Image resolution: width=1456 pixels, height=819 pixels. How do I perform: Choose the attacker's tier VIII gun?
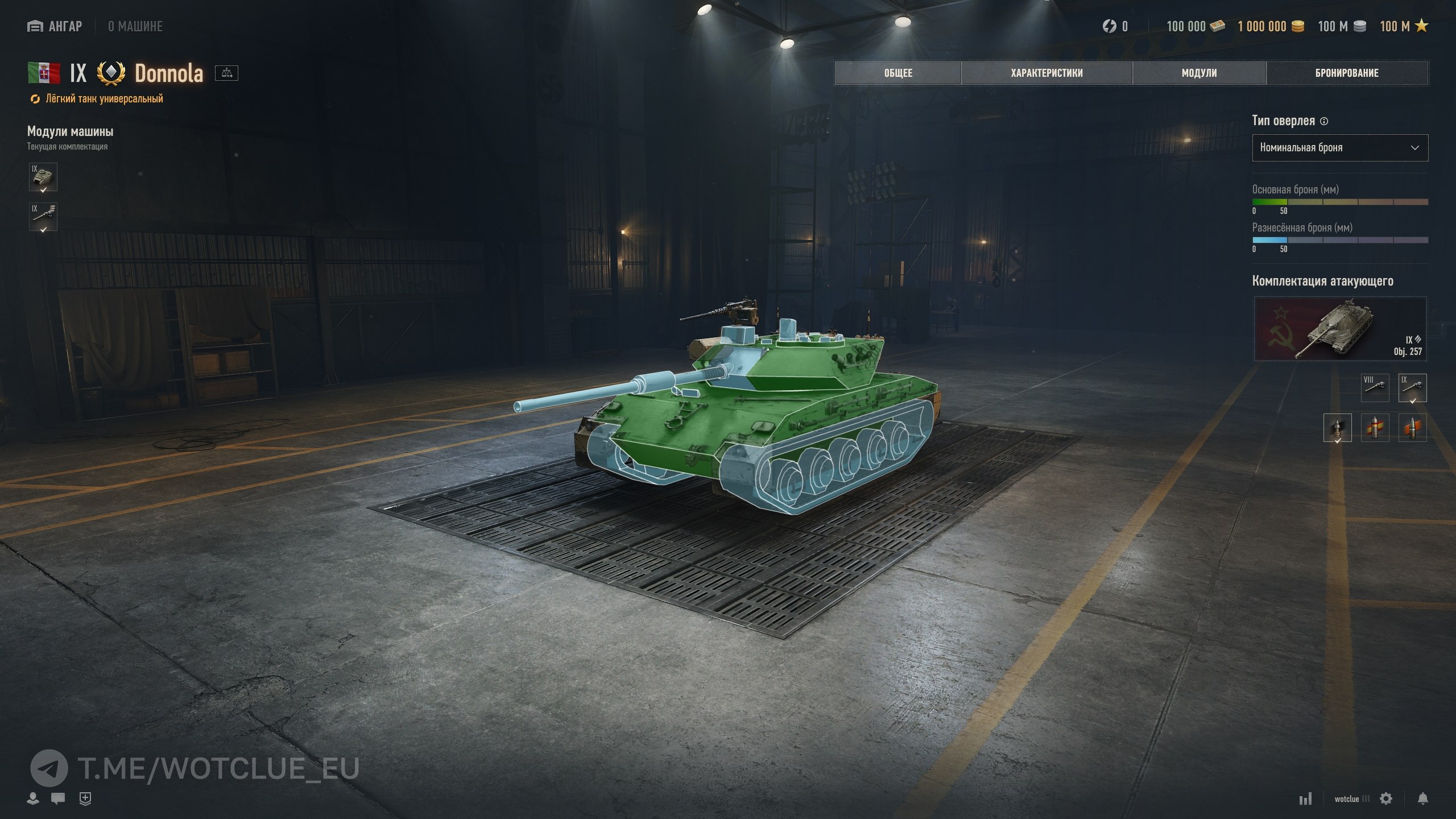pos(1375,387)
